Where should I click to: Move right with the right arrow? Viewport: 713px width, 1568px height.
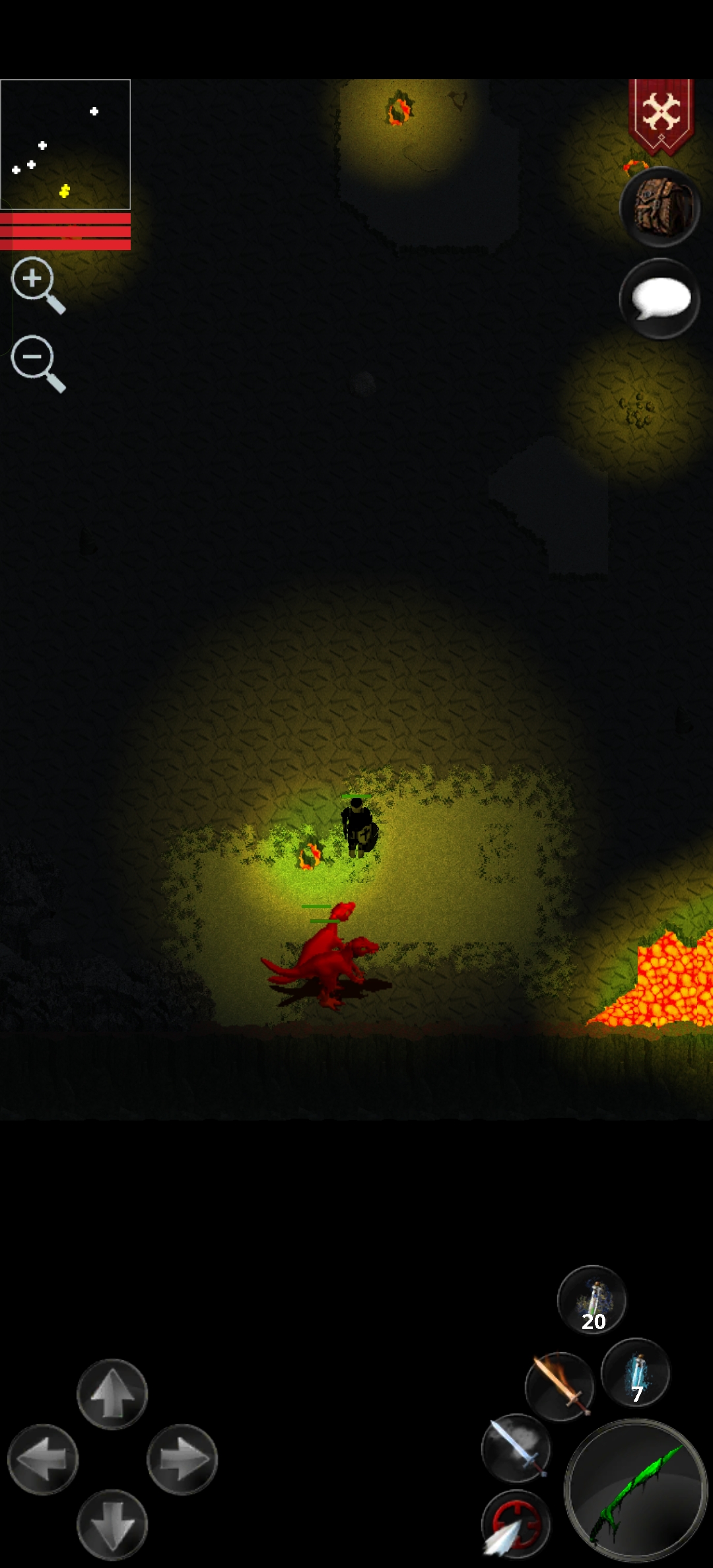pyautogui.click(x=182, y=1459)
